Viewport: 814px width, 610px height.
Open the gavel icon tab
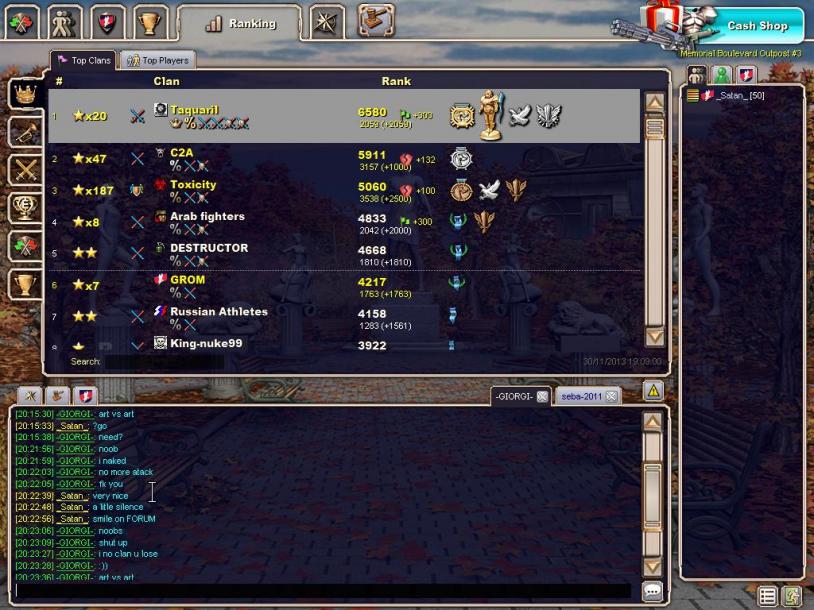click(x=375, y=20)
